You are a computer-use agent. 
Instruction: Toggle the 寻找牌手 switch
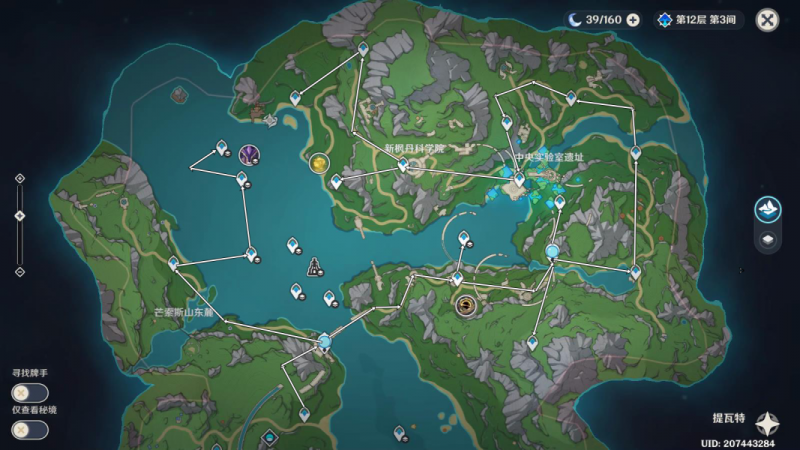pos(28,393)
